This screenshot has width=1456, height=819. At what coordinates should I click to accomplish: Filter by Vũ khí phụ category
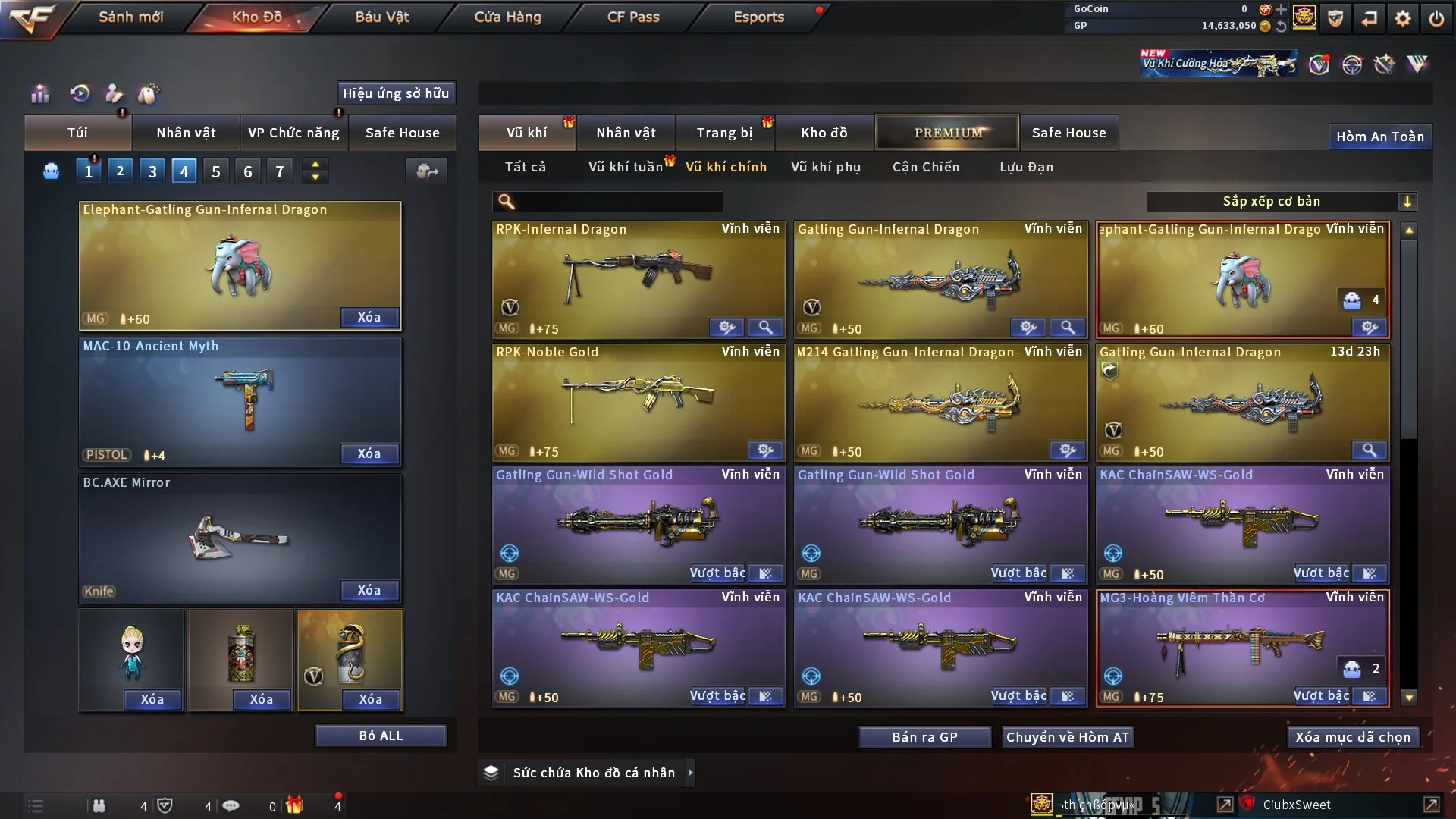(x=825, y=167)
